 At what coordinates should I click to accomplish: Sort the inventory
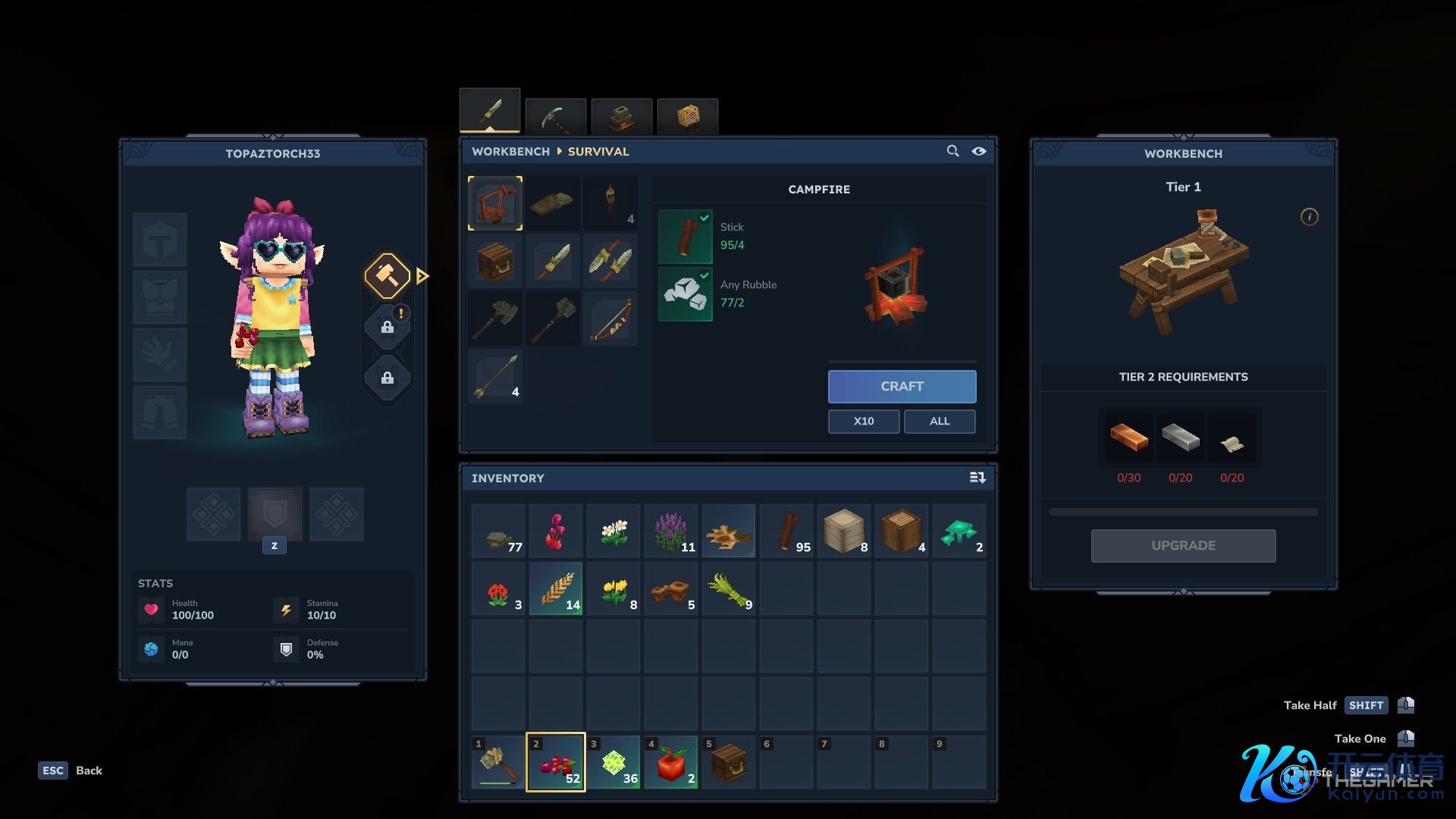977,478
